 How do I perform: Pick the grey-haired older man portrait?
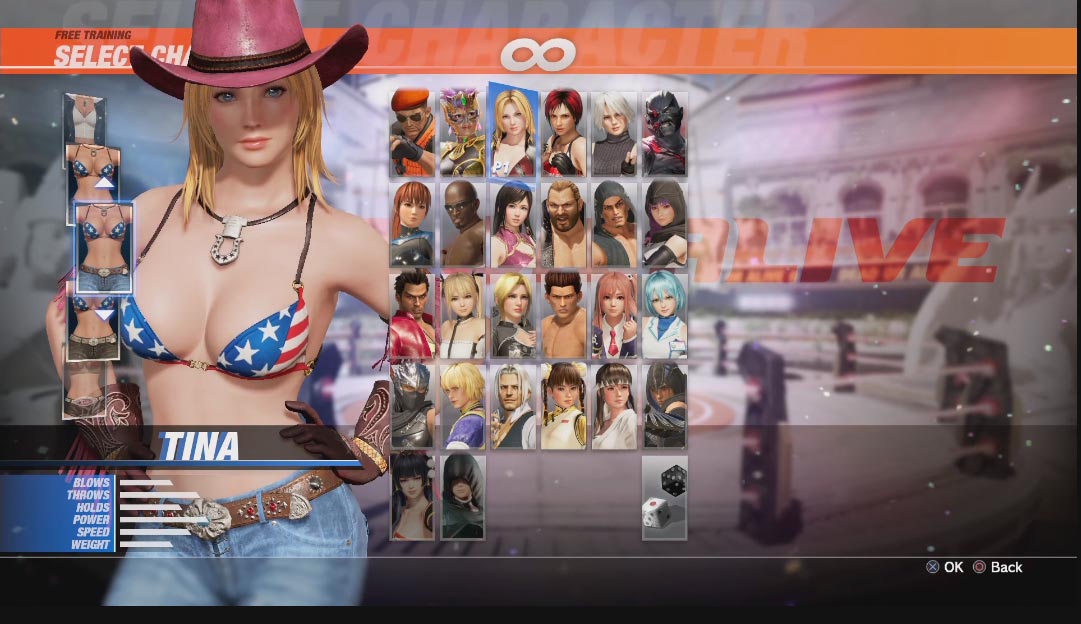coord(513,405)
